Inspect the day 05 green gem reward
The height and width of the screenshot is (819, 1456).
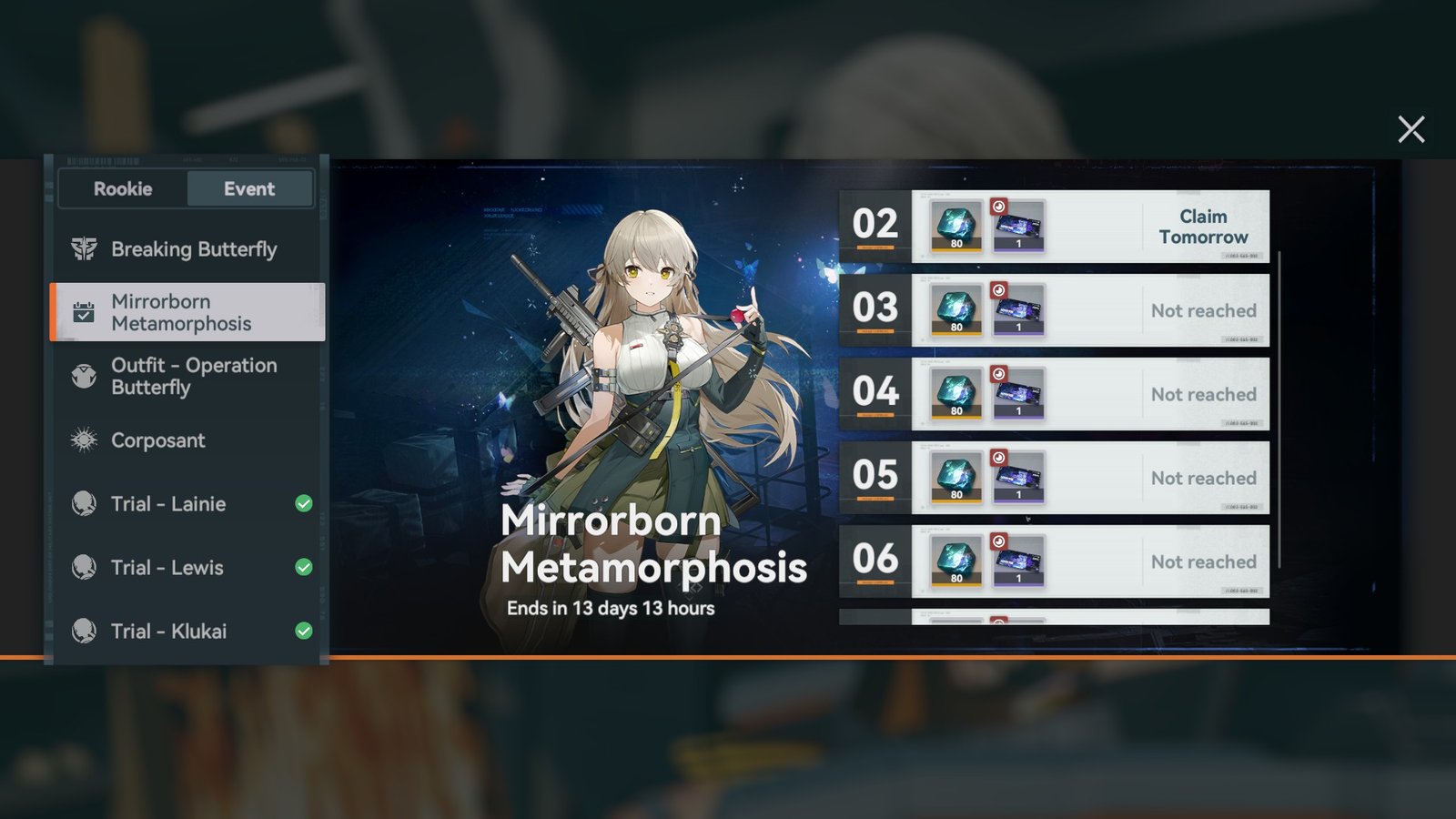click(x=956, y=478)
